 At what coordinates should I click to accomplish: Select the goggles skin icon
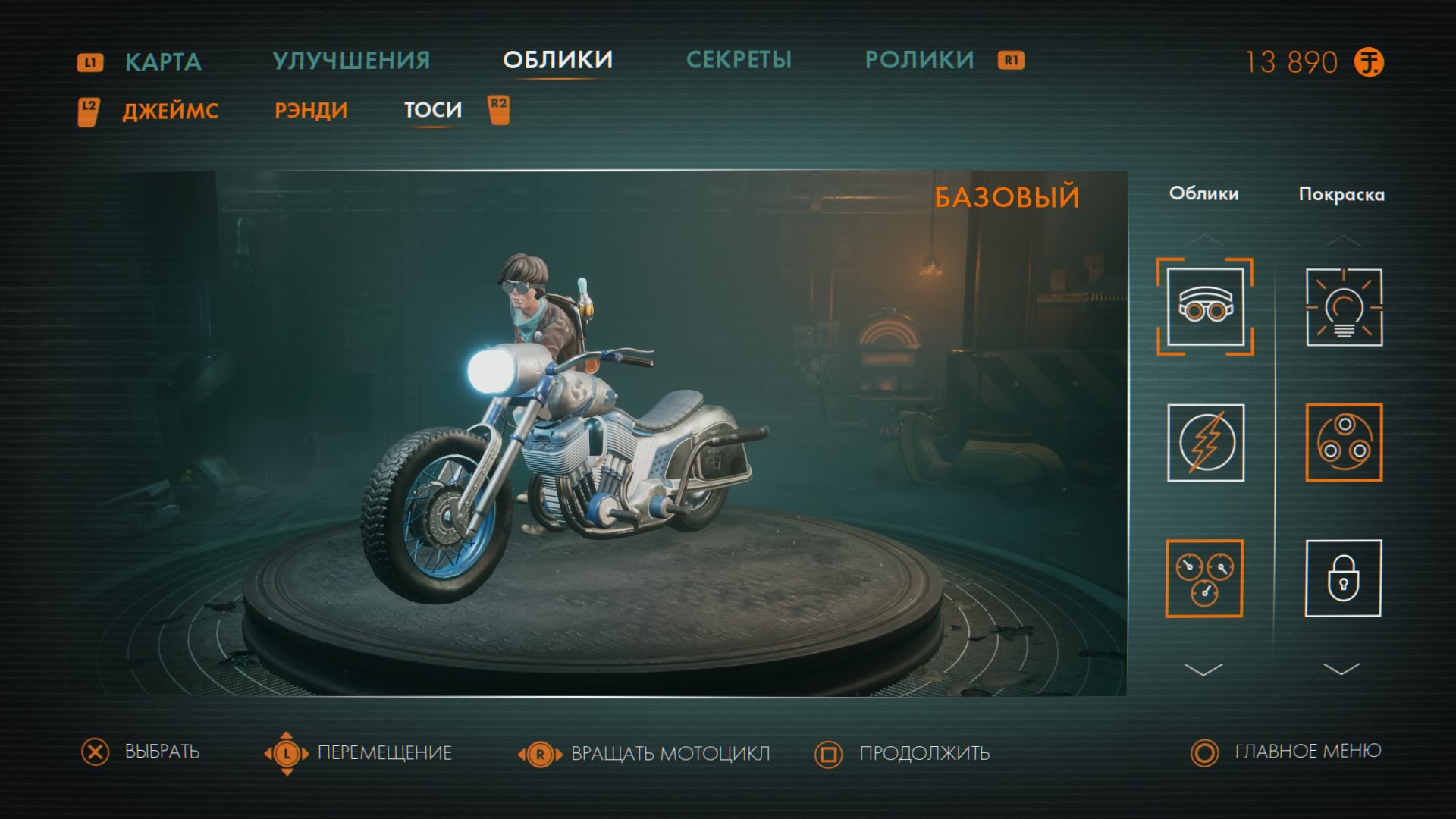[1205, 307]
